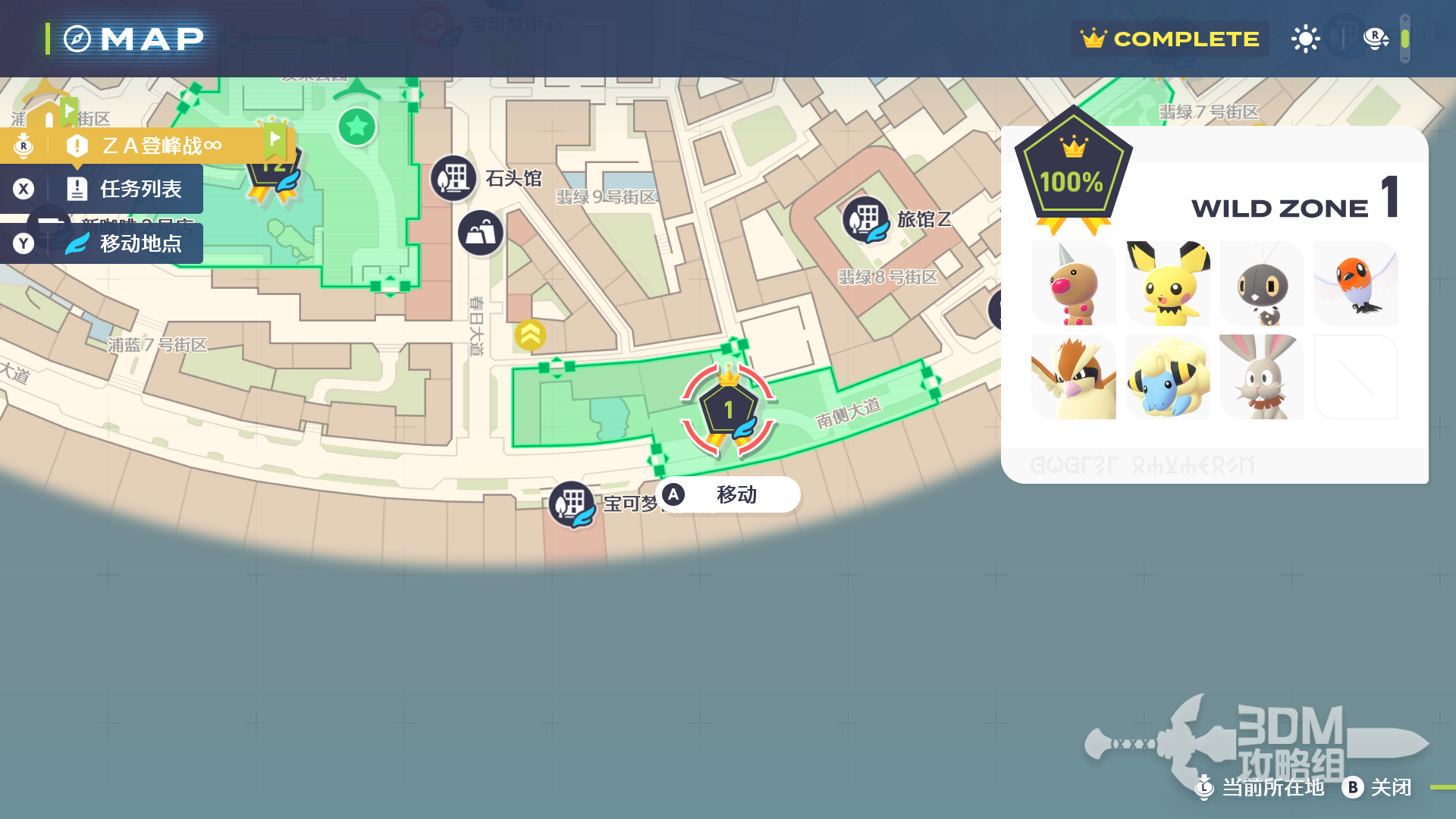Close the map with 关闭
Image resolution: width=1456 pixels, height=819 pixels.
(1377, 787)
